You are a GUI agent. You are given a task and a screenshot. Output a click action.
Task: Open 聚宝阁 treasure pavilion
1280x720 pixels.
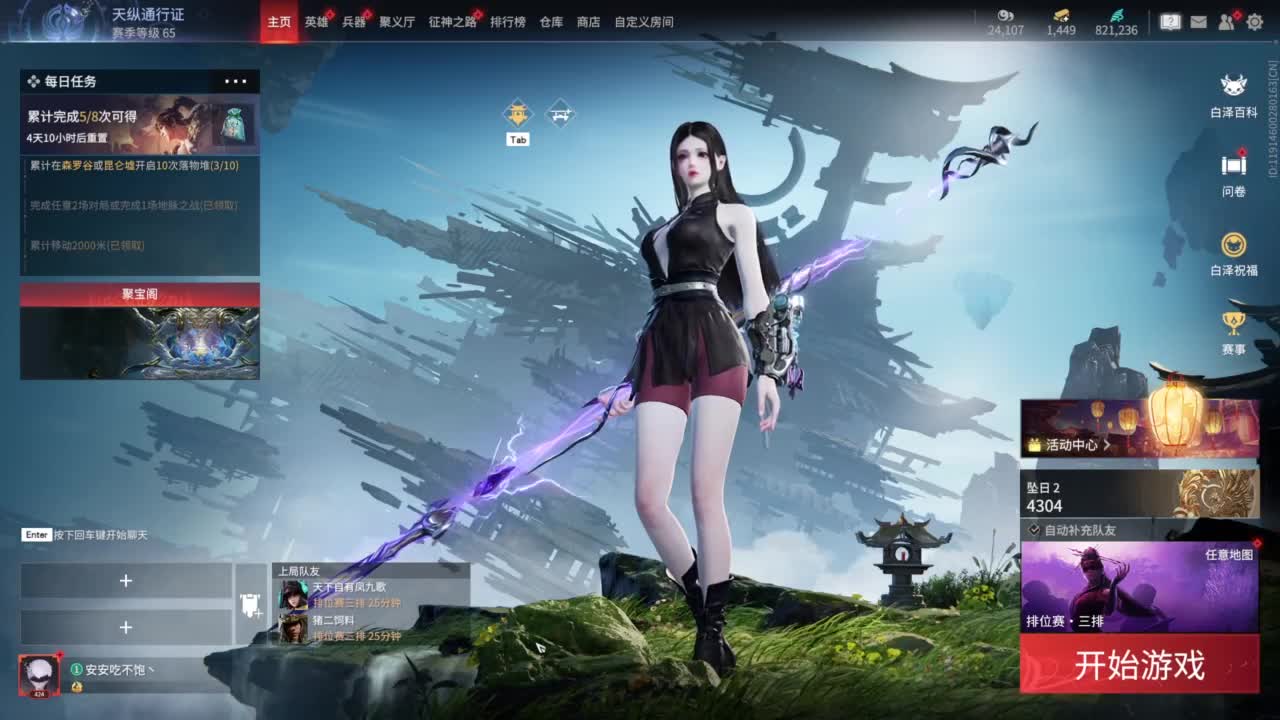point(138,291)
